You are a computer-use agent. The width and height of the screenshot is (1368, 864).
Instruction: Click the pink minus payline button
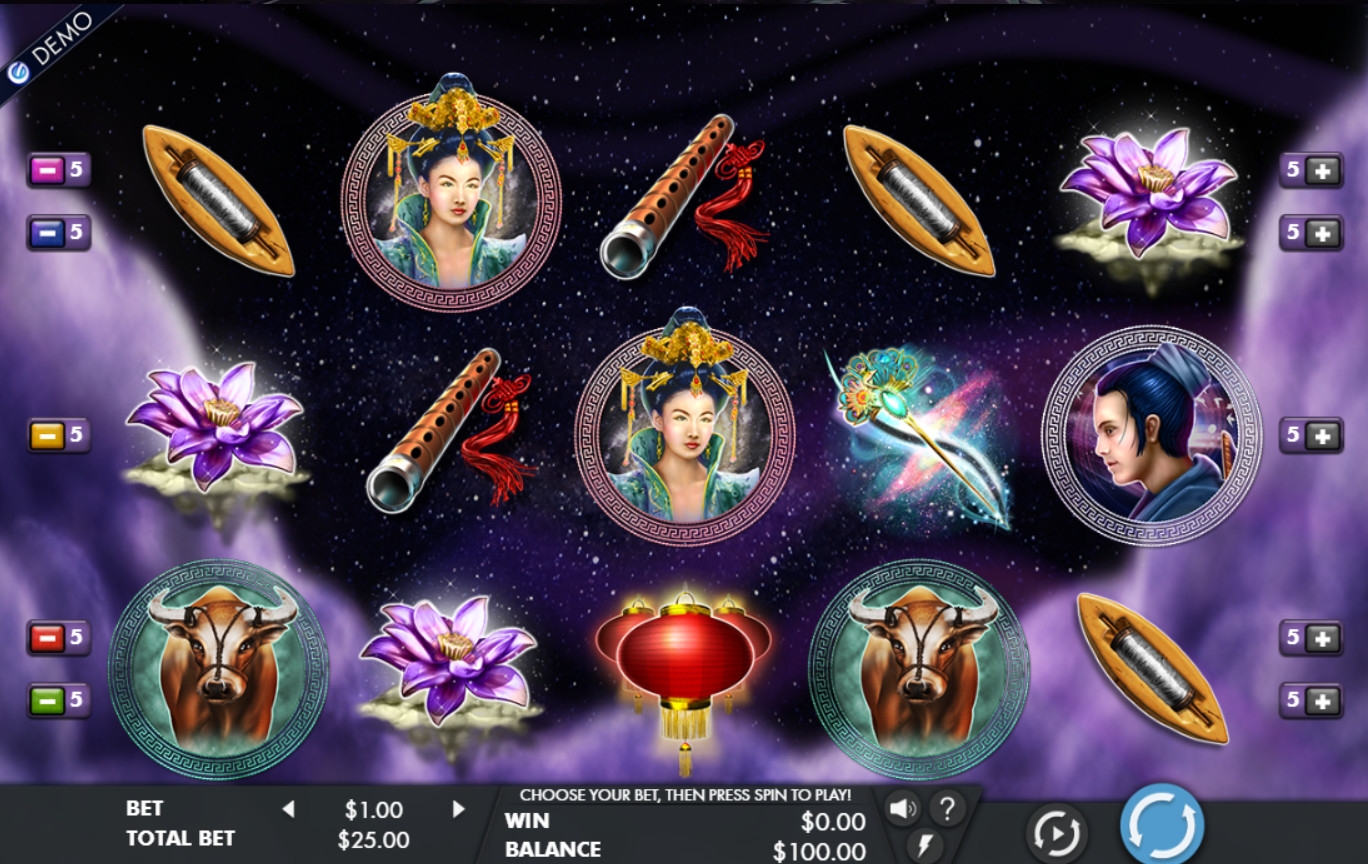tap(47, 170)
